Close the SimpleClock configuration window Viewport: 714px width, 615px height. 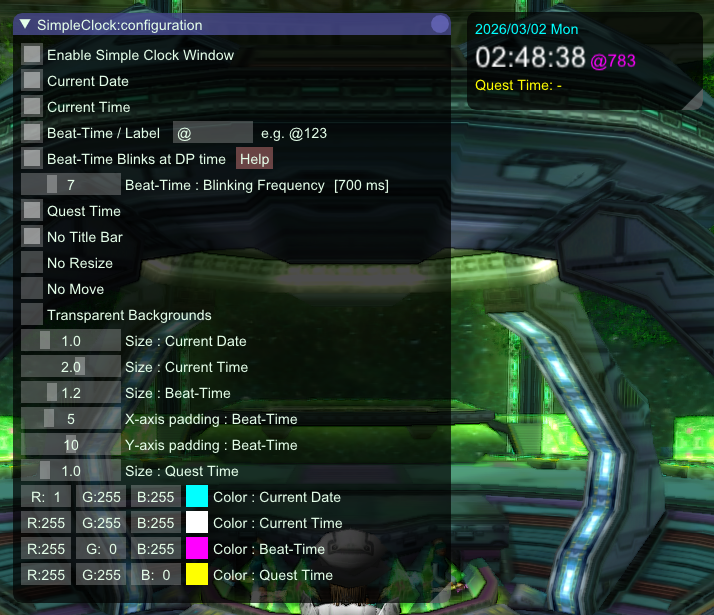pyautogui.click(x=440, y=25)
